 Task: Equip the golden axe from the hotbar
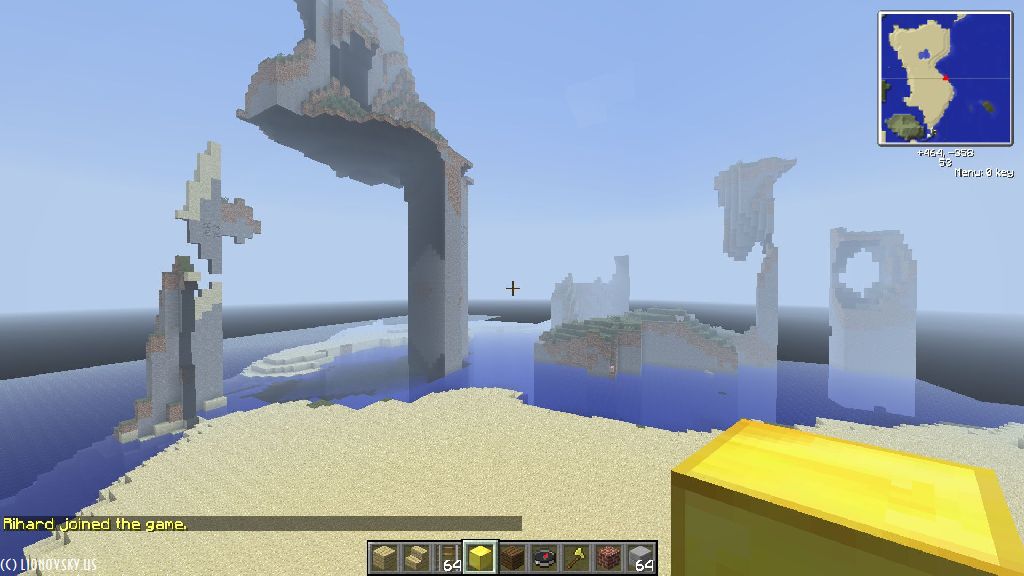click(x=576, y=557)
